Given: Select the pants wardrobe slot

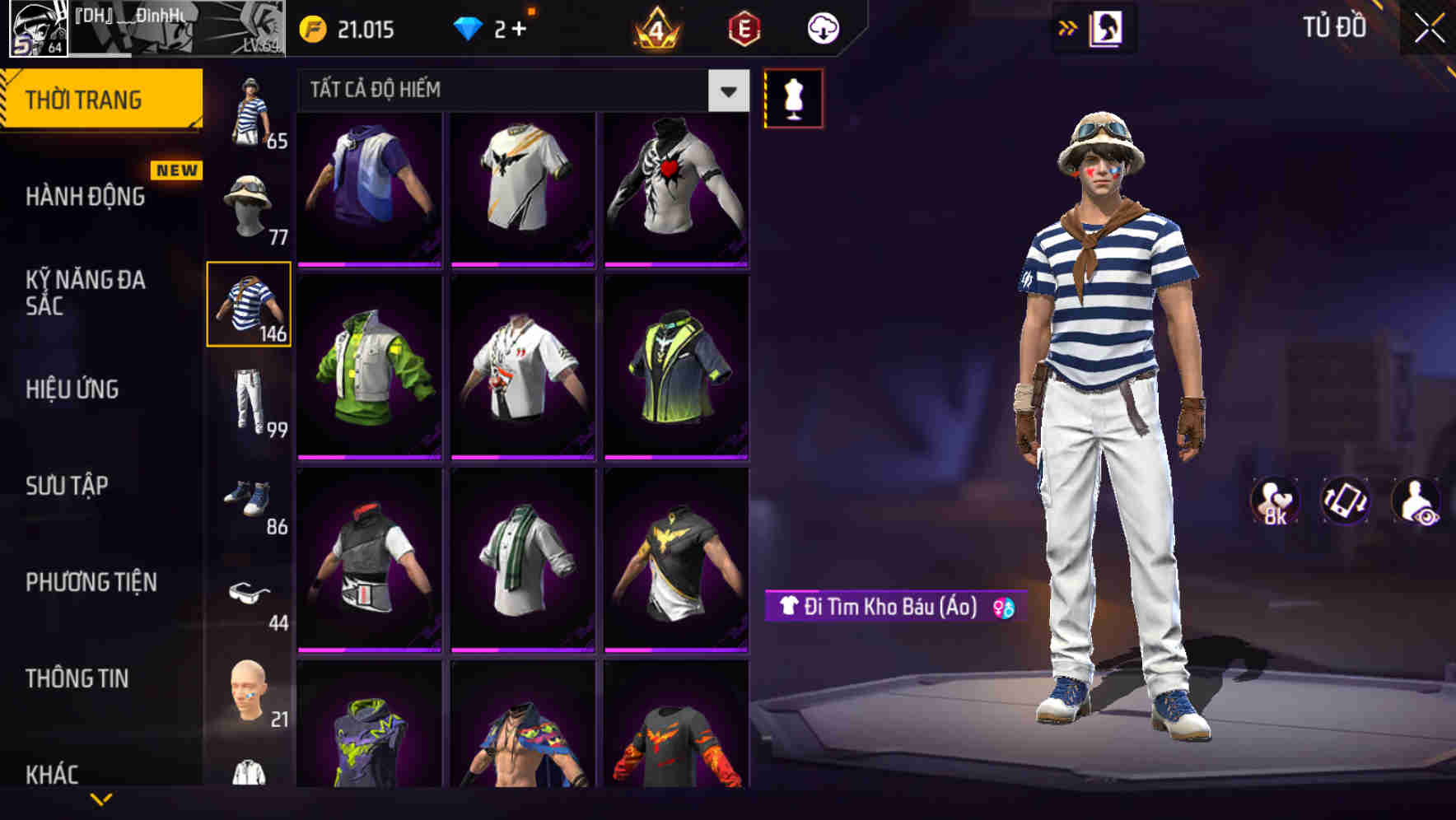Looking at the screenshot, I should (x=250, y=401).
